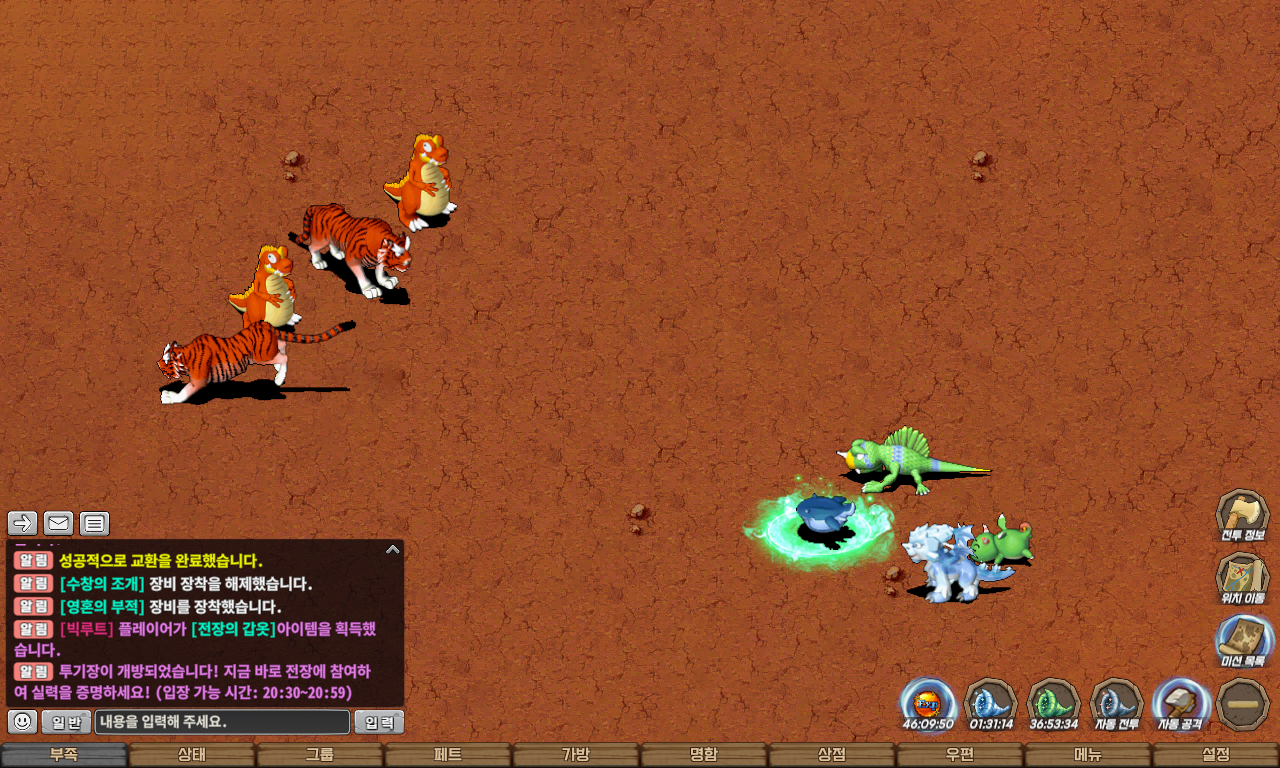
Task: Open 전투 정보 battle info axe icon
Action: pos(1243,516)
